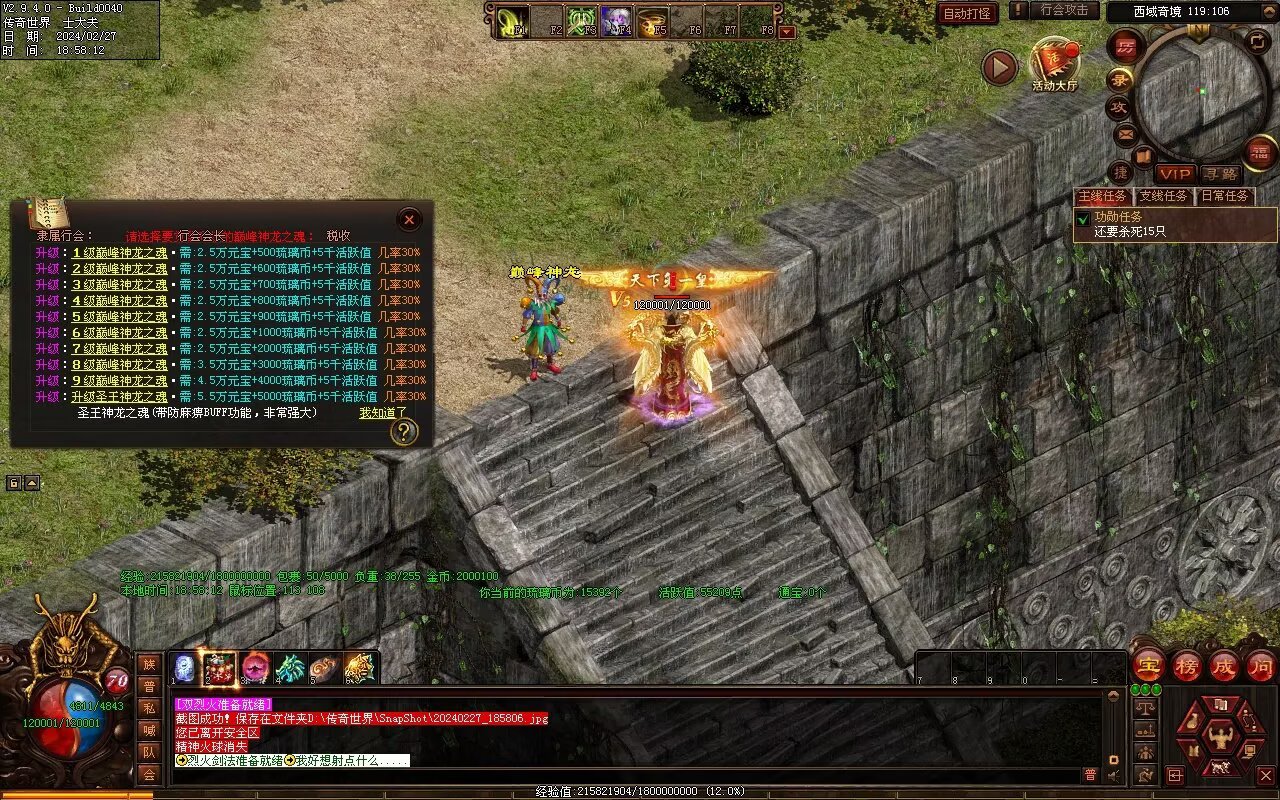Toggle the 功勋任务 quest checkbox
This screenshot has width=1280, height=800.
click(1082, 218)
